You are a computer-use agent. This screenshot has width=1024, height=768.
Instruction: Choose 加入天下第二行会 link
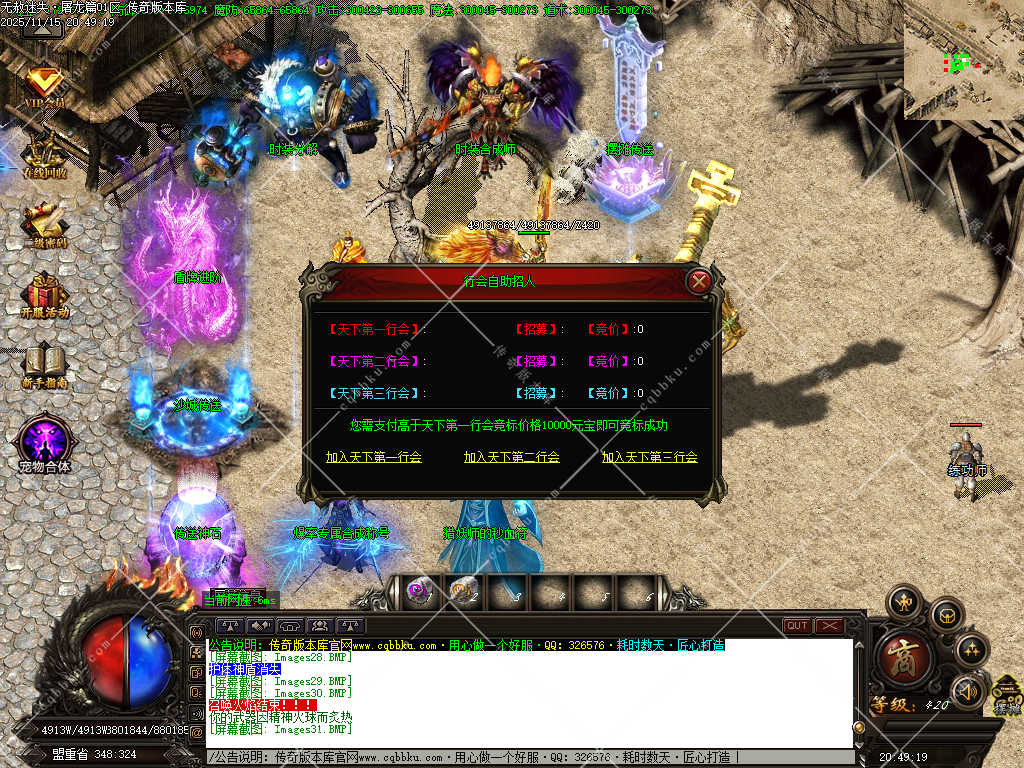[x=511, y=457]
